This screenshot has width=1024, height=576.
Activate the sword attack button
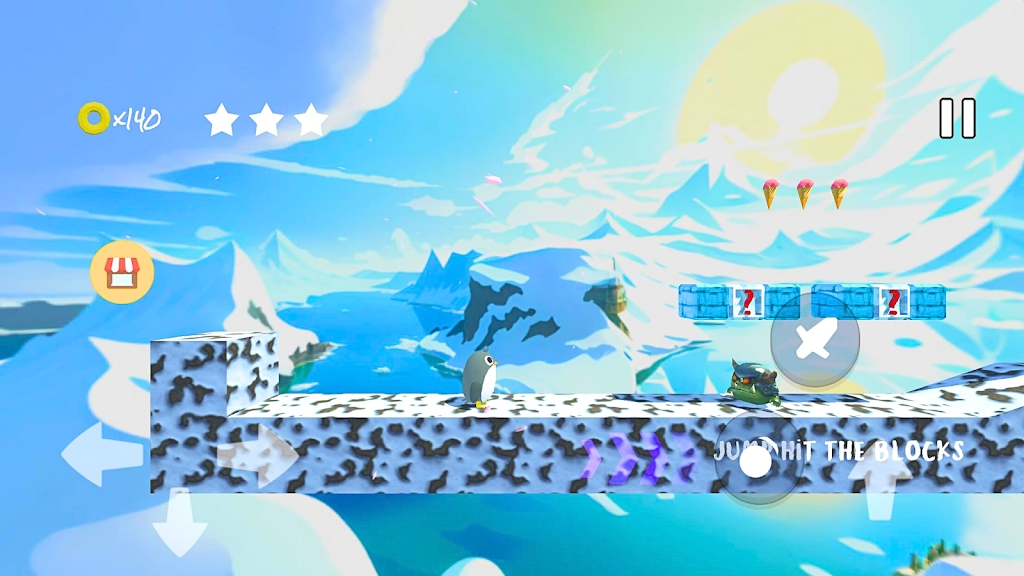815,340
